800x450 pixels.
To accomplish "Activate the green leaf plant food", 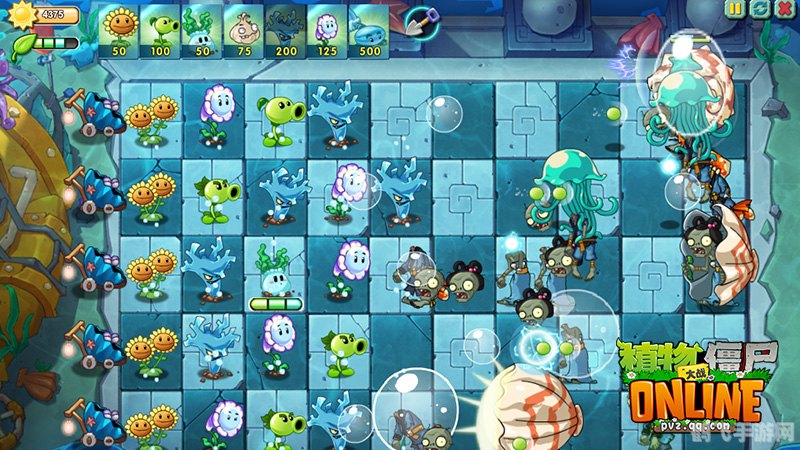I will click(x=22, y=45).
